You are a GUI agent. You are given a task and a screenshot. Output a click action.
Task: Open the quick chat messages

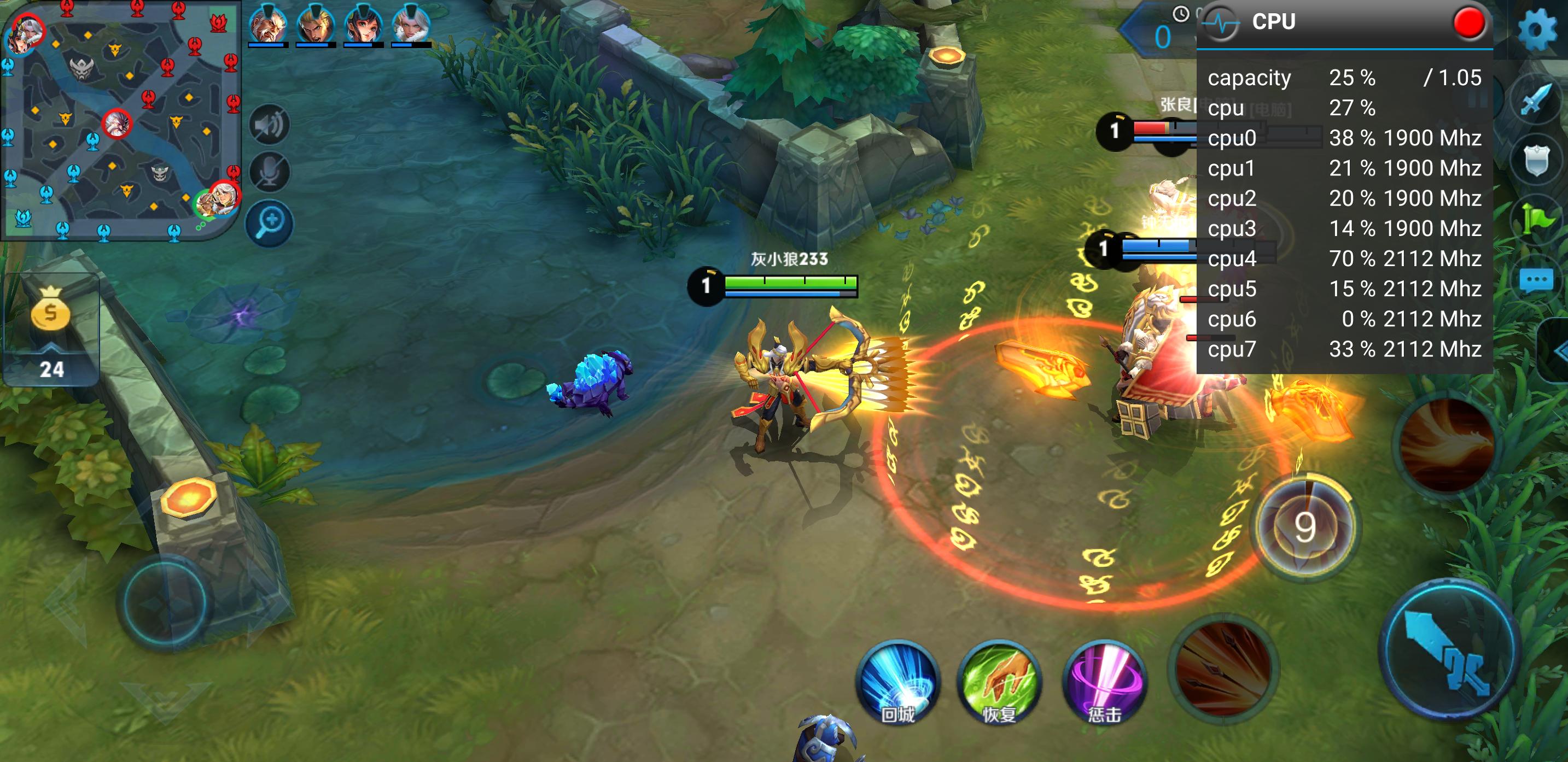click(1536, 281)
